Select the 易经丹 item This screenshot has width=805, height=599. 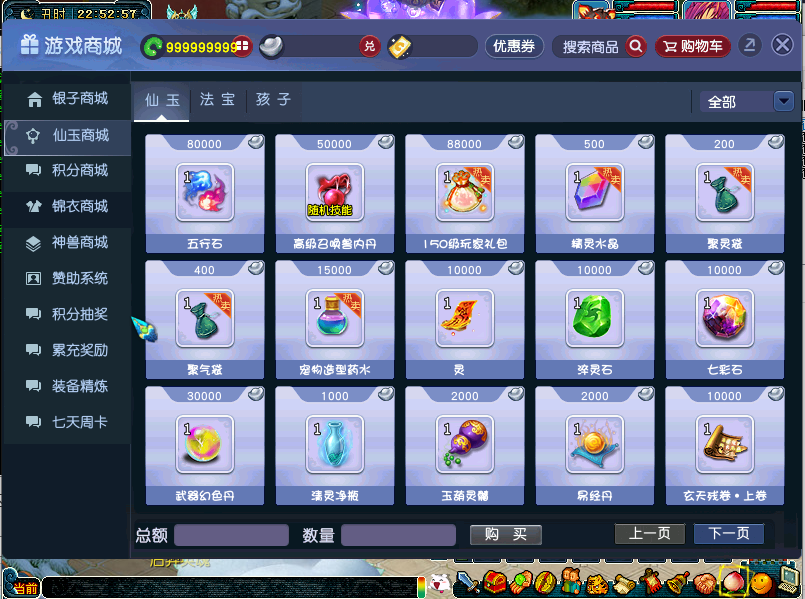coord(595,445)
